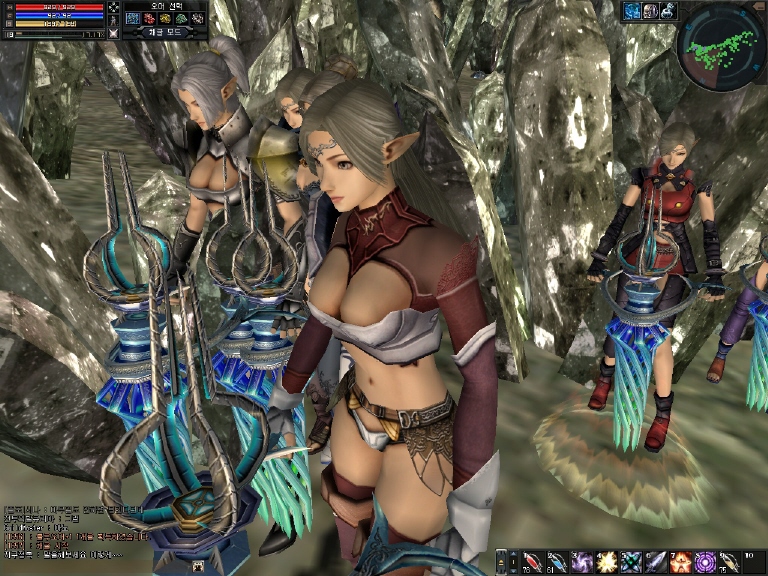Choose the yellow aura icon

click(x=166, y=18)
